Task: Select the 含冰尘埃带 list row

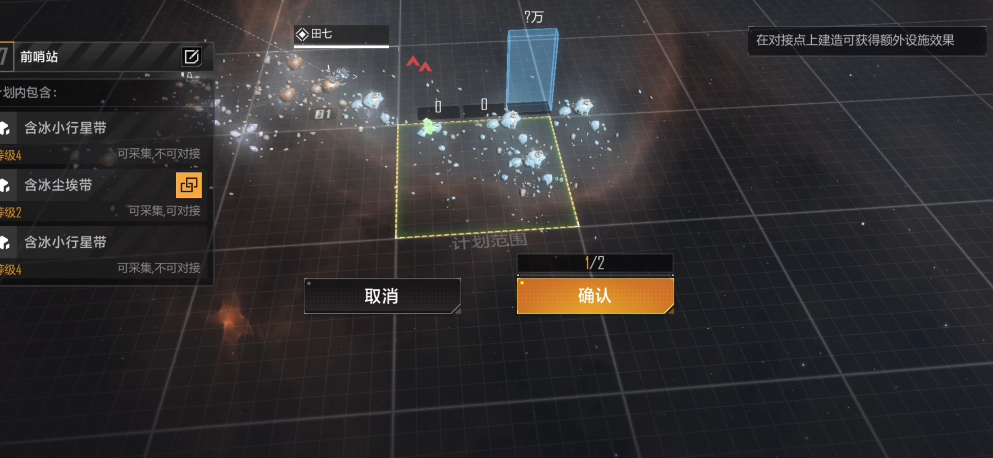Action: (x=90, y=185)
